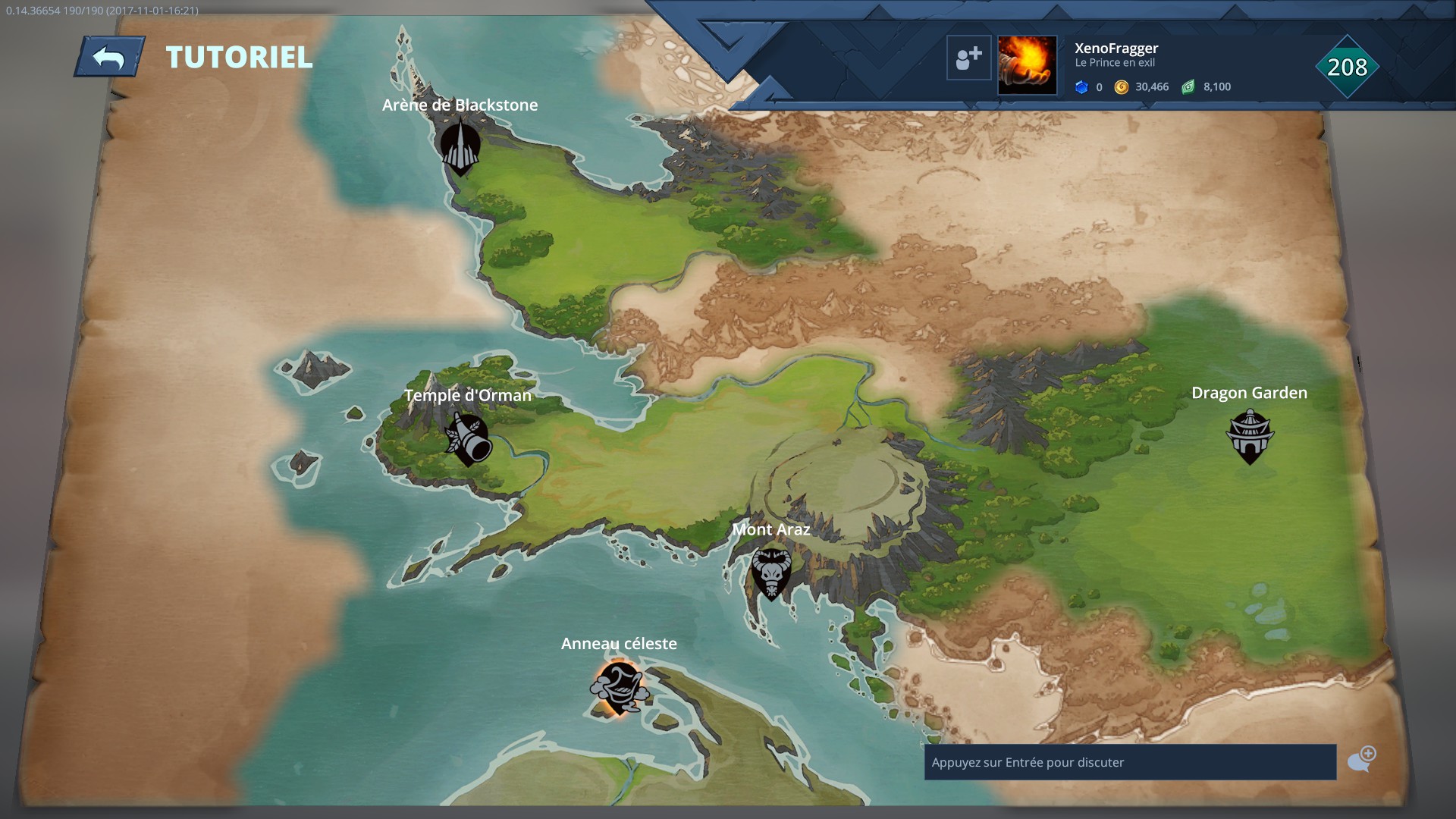The image size is (1456, 819).
Task: Click the chat input field
Action: point(1128,764)
